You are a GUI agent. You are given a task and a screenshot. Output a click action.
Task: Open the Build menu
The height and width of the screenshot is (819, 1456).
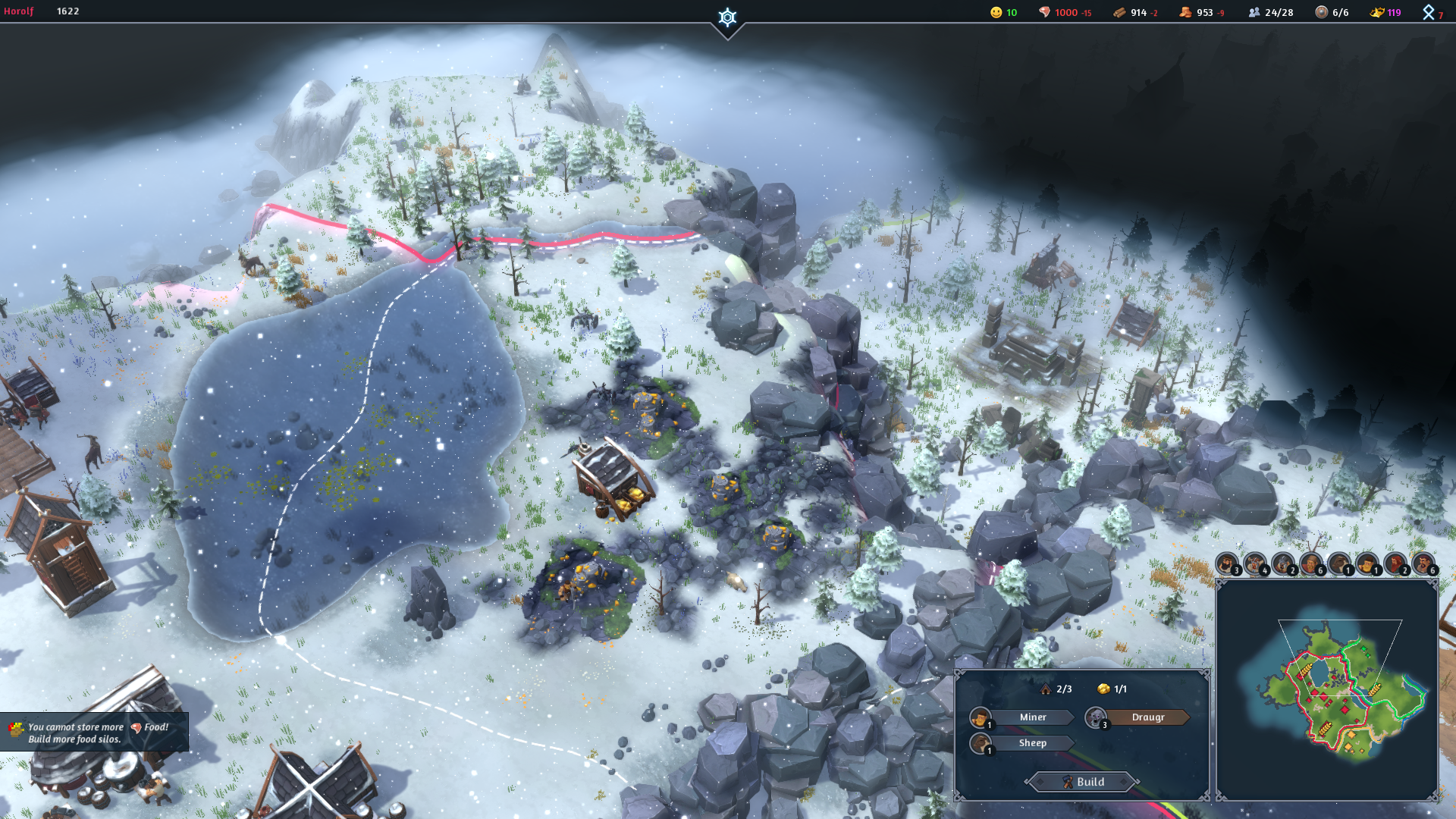[x=1082, y=782]
